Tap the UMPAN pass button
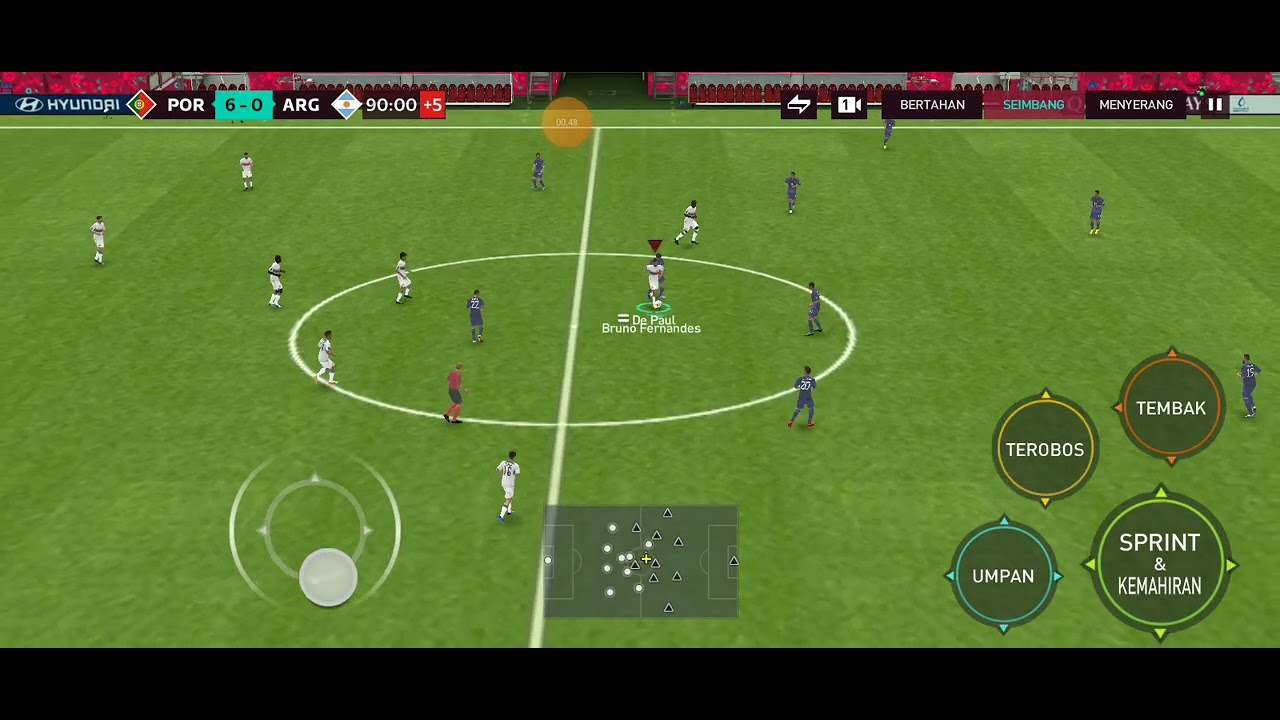Viewport: 1280px width, 720px height. tap(1003, 576)
